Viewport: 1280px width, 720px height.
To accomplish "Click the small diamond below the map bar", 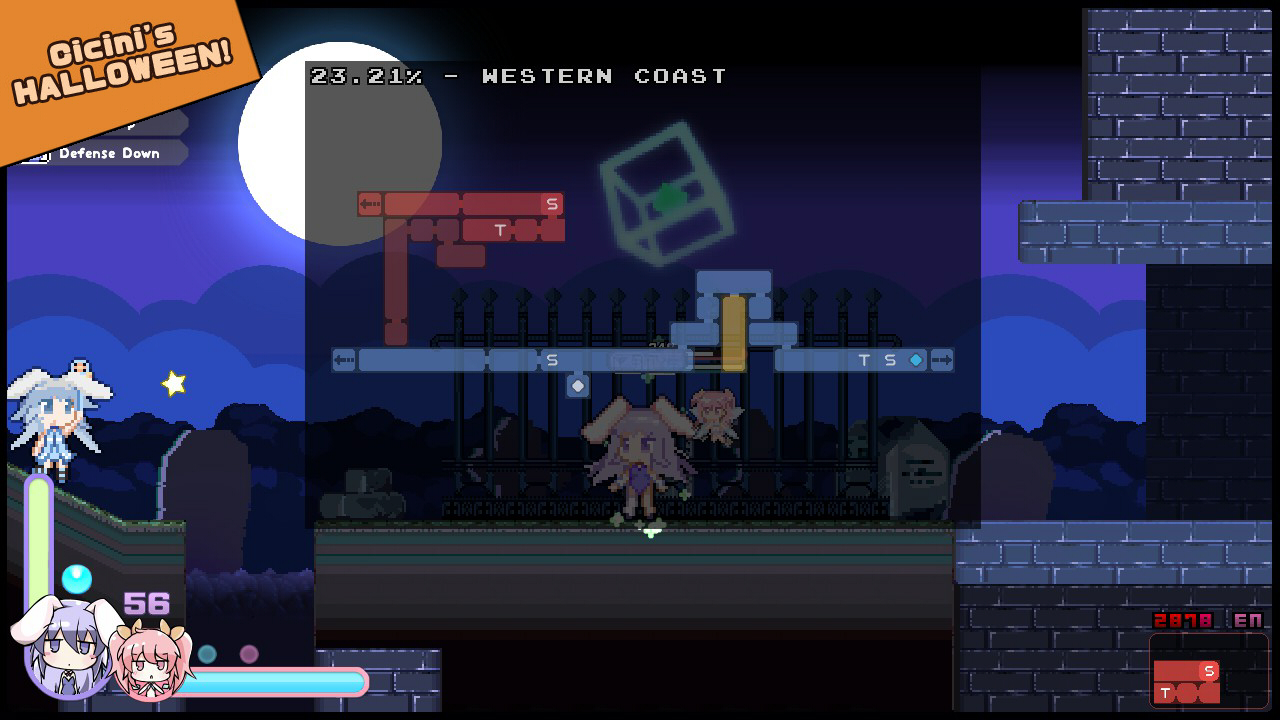I will pos(576,385).
